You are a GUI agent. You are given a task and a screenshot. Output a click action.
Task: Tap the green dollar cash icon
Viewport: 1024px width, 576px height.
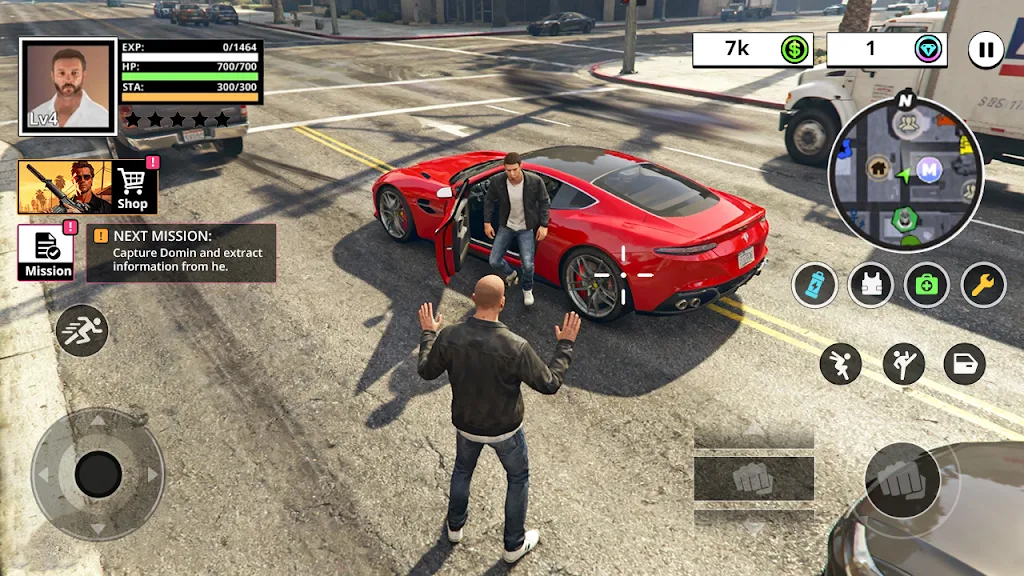tap(795, 49)
